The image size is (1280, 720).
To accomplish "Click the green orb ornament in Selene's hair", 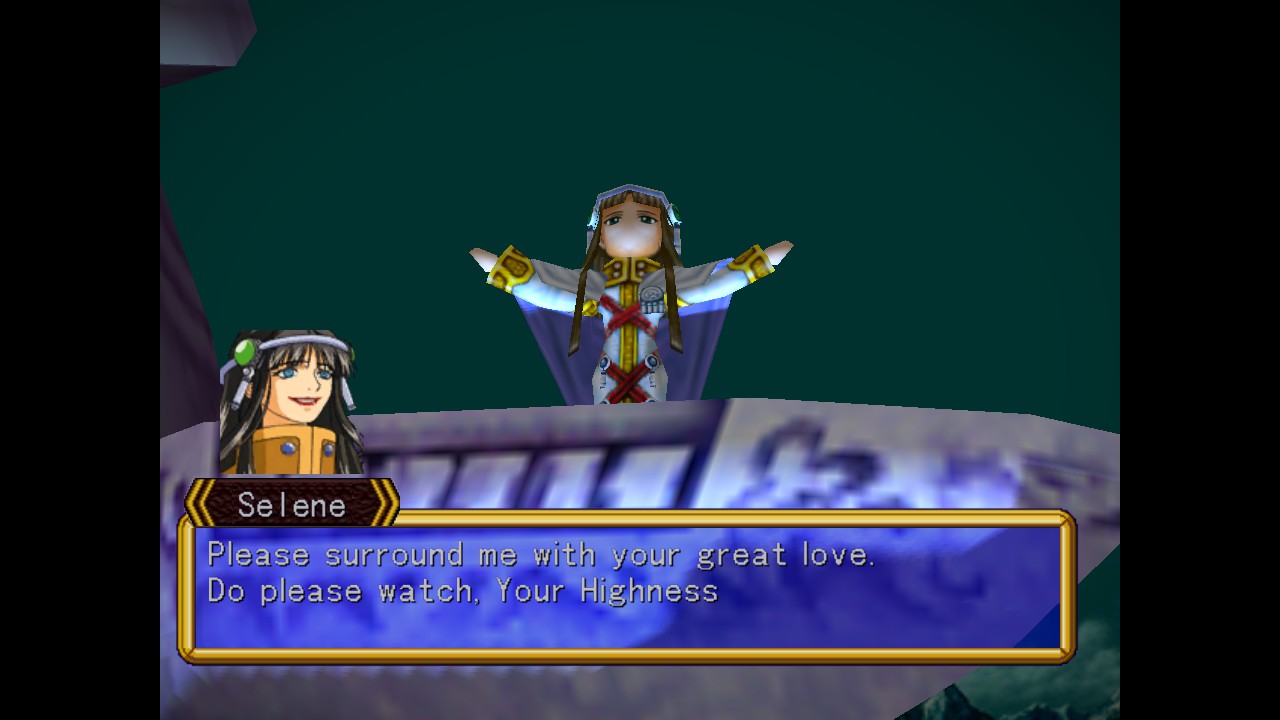I will click(243, 352).
